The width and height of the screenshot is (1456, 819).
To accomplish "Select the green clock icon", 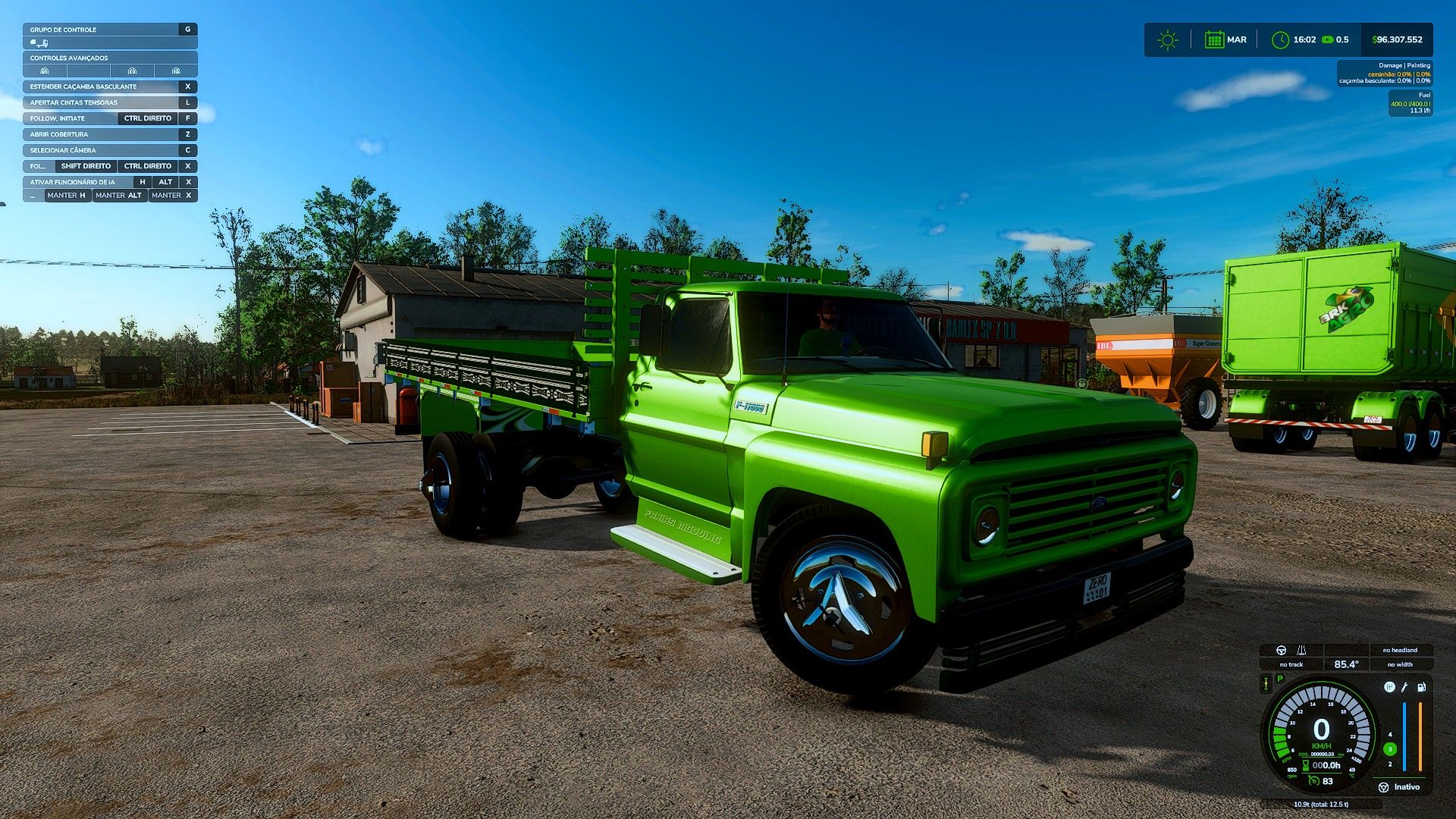I will click(1280, 40).
